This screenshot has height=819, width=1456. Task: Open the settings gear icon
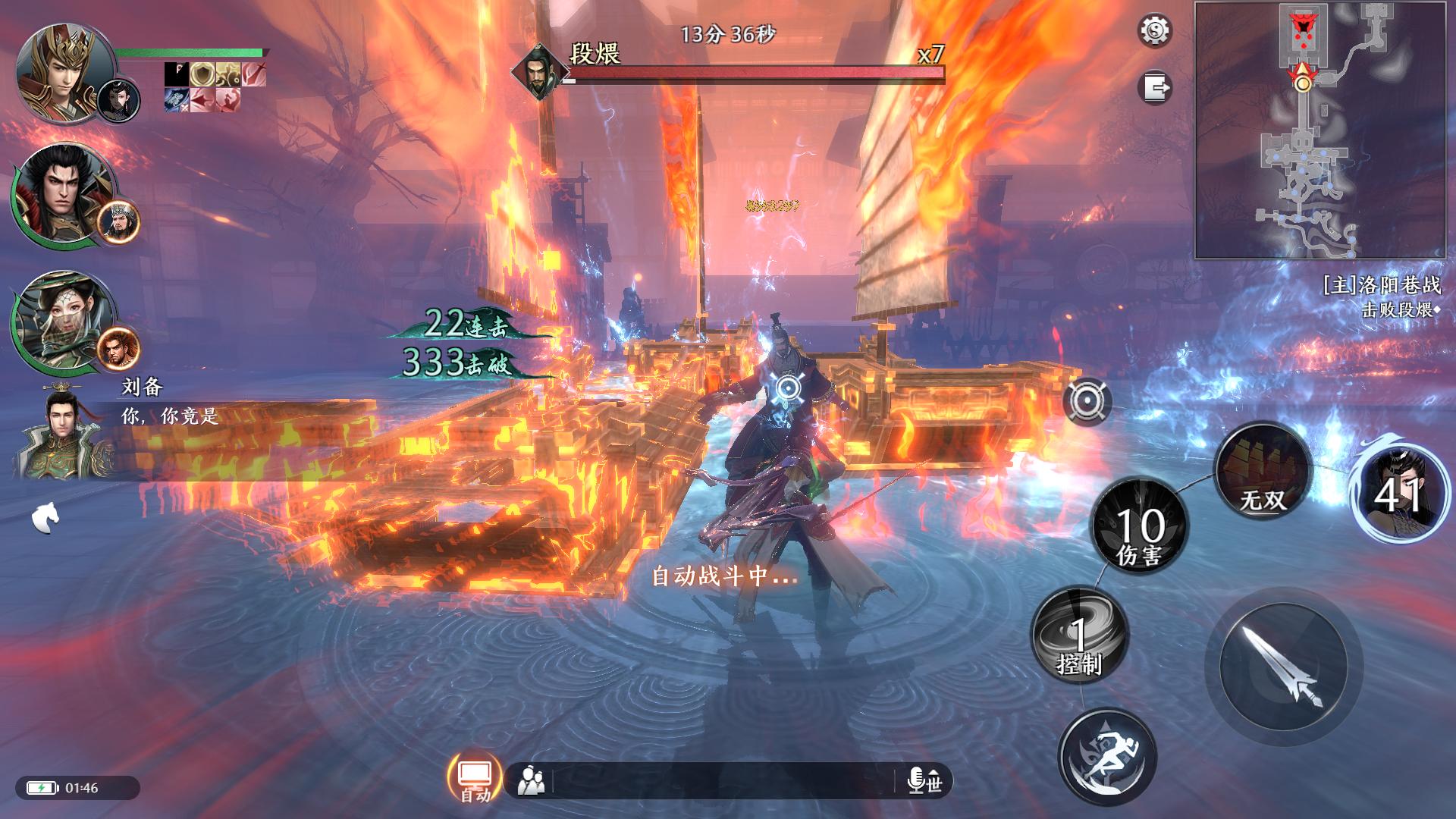pos(1155,31)
